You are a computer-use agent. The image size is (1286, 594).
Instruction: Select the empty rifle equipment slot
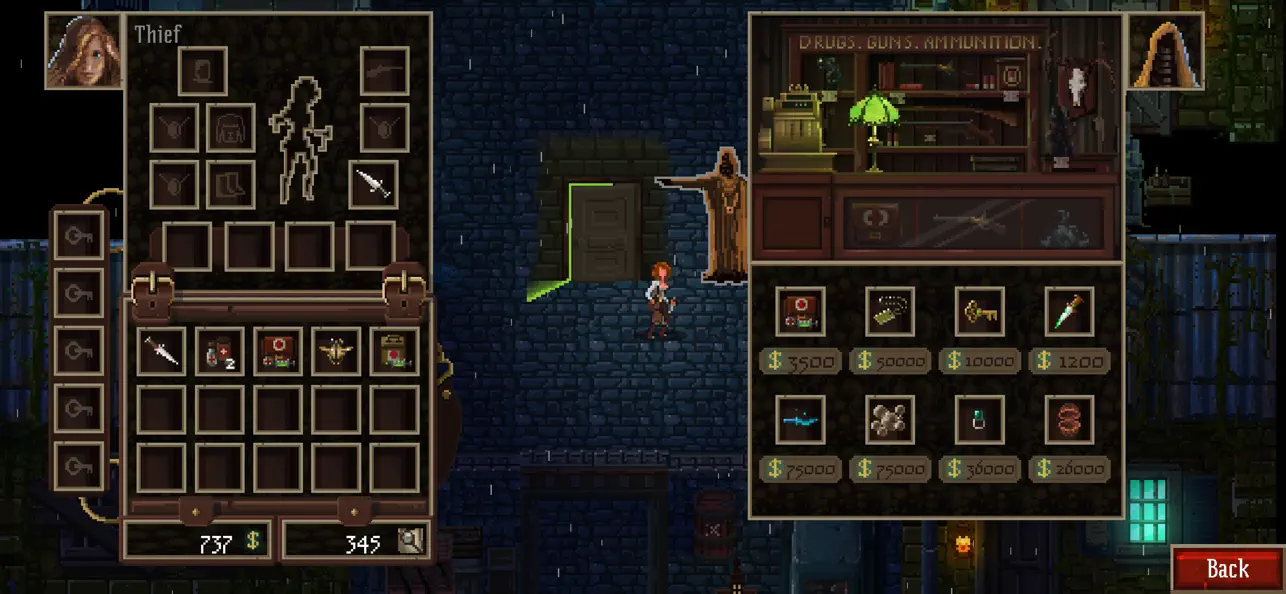pos(384,71)
